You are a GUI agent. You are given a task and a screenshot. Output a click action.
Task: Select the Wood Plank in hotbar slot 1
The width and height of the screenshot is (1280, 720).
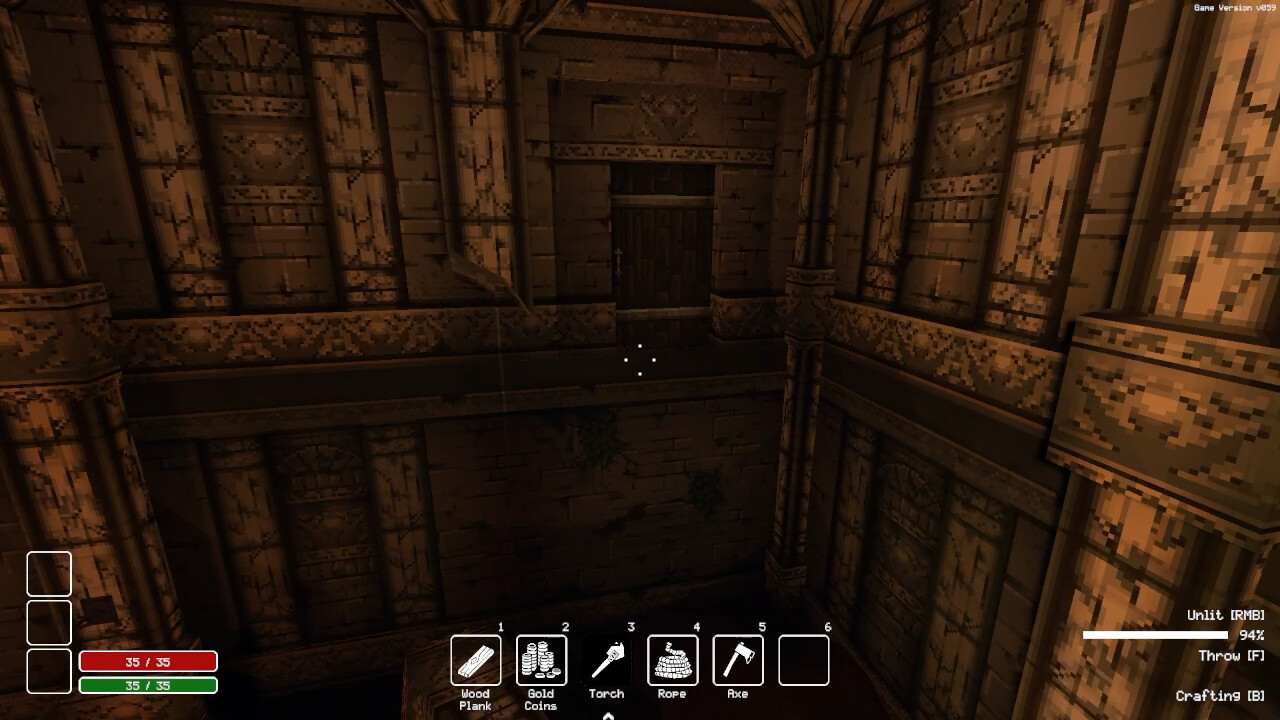pyautogui.click(x=475, y=659)
